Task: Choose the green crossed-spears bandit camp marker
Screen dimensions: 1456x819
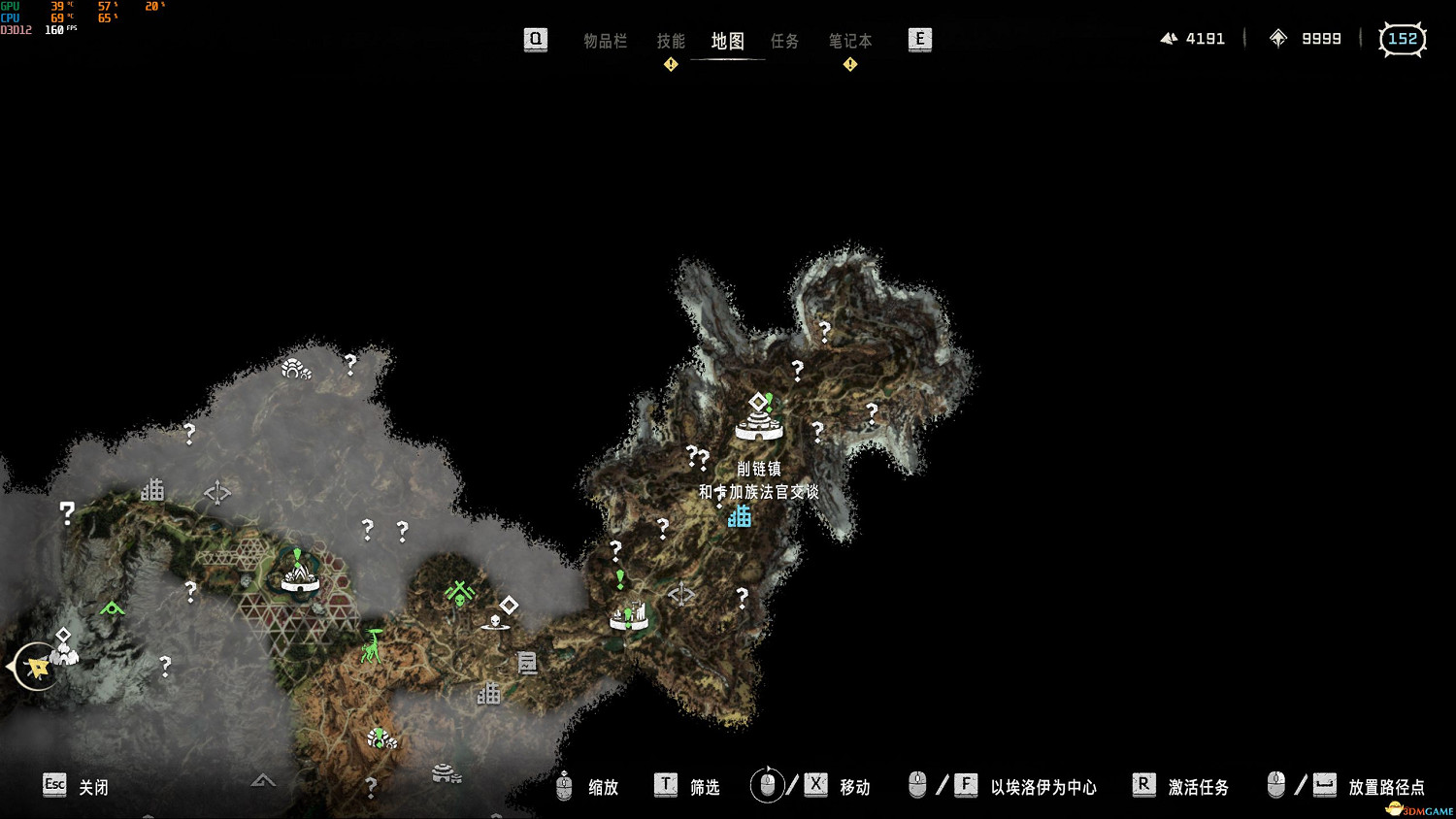Action: [x=459, y=591]
